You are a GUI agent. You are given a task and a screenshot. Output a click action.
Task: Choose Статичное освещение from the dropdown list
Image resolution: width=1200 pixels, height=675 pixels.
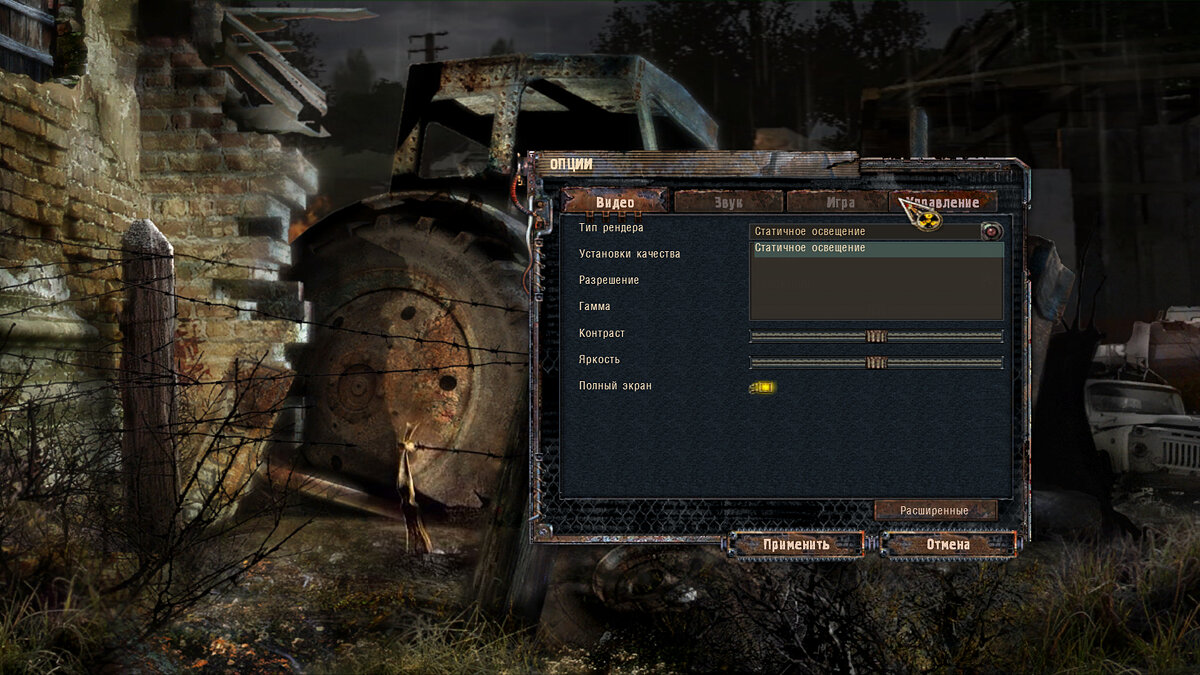tap(876, 248)
